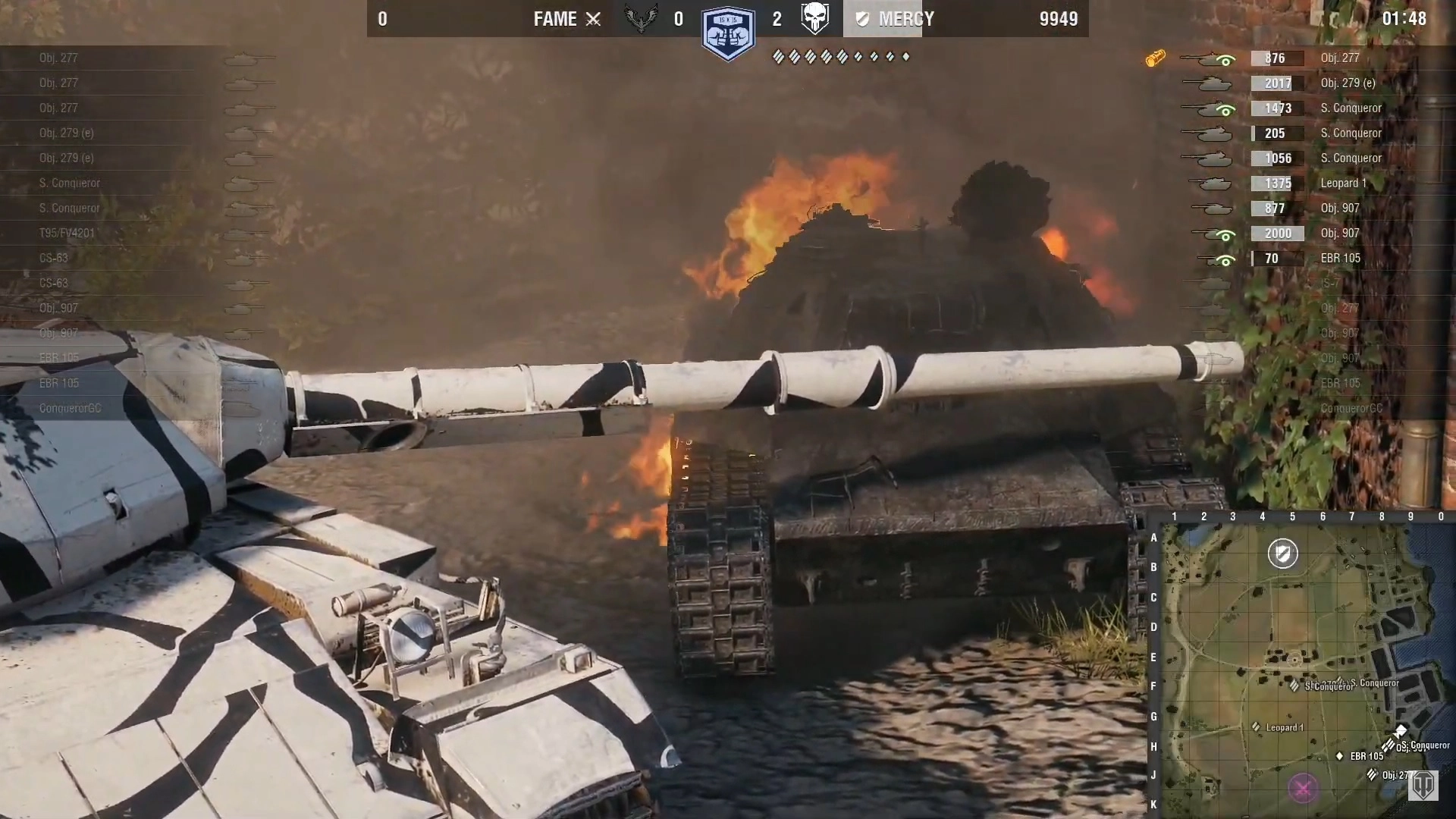Select the Leopard 1 marker on minimap
1456x819 pixels.
click(1257, 726)
